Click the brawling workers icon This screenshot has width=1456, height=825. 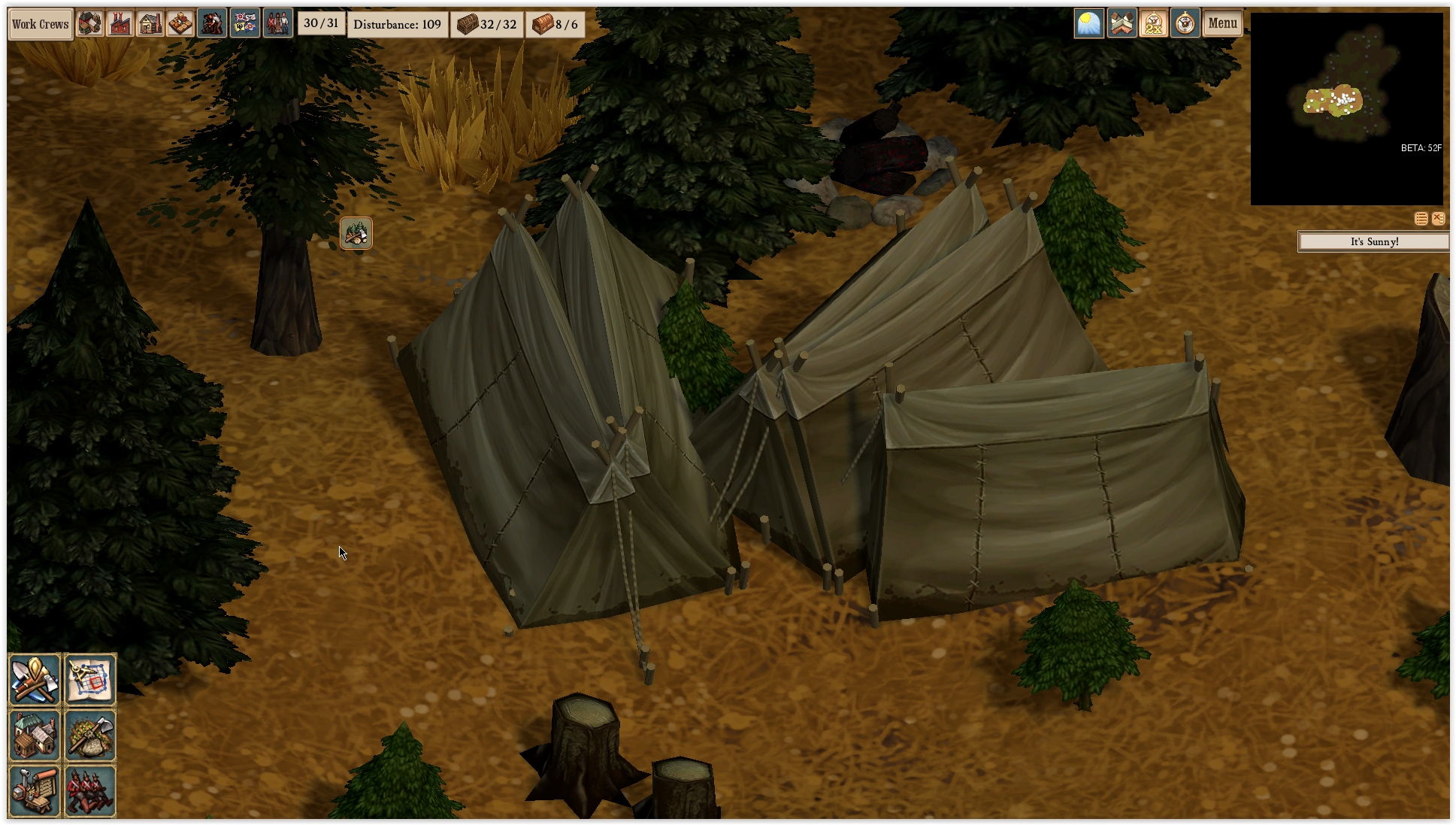[x=212, y=24]
